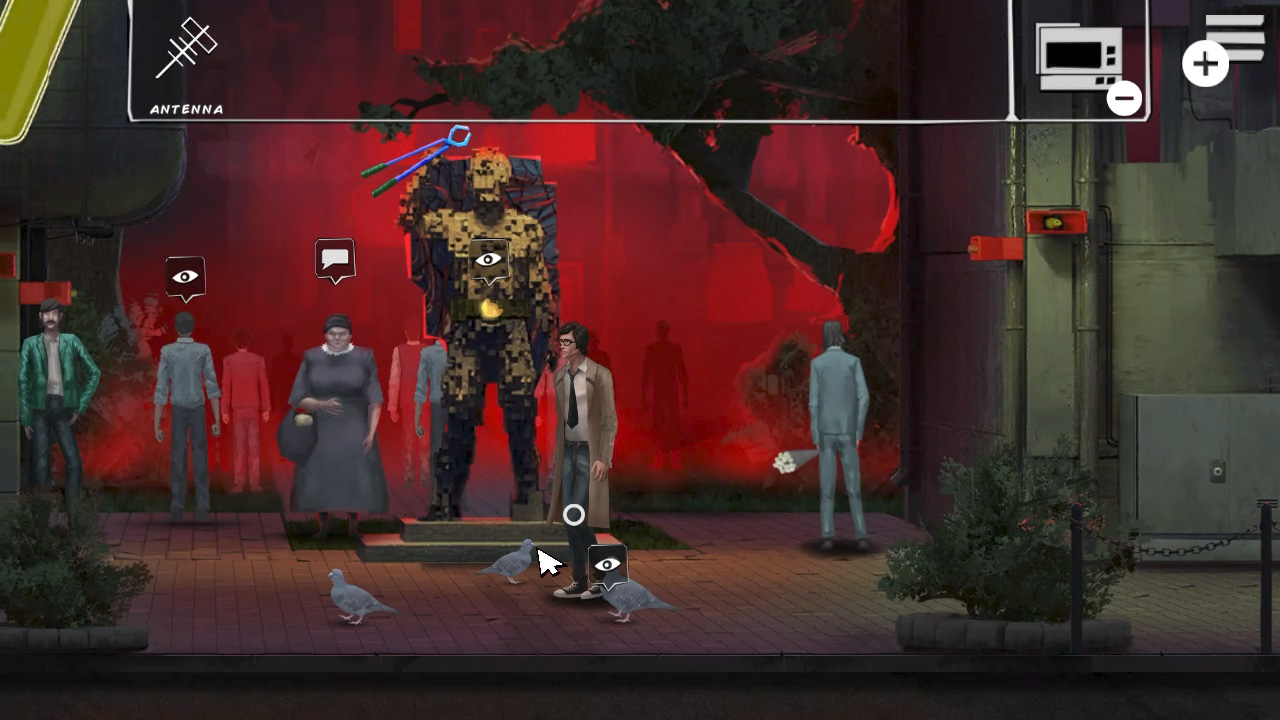The width and height of the screenshot is (1280, 720).
Task: Expand the inventory bar with the plus control
Action: (x=1205, y=62)
